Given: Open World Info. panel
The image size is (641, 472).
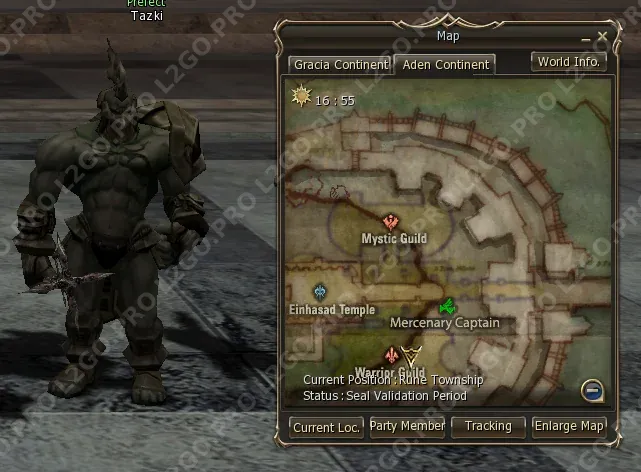Looking at the screenshot, I should 568,62.
